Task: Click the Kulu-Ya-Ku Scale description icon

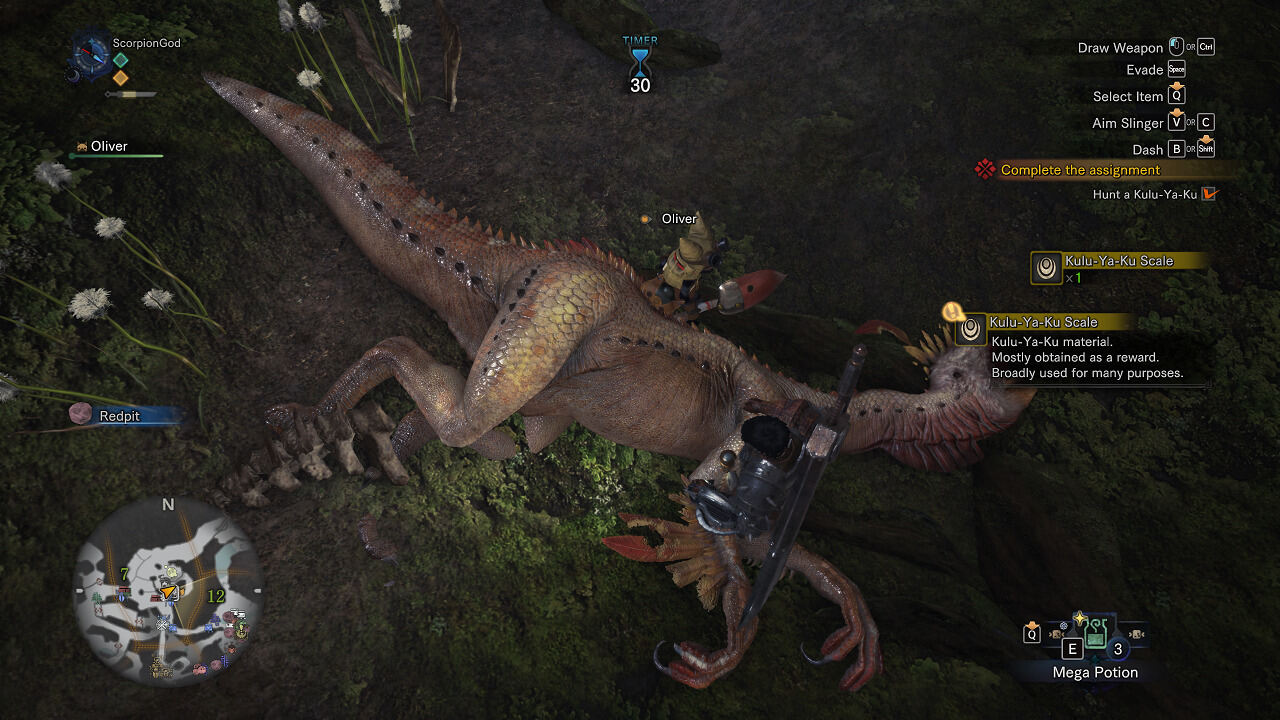Action: [970, 329]
